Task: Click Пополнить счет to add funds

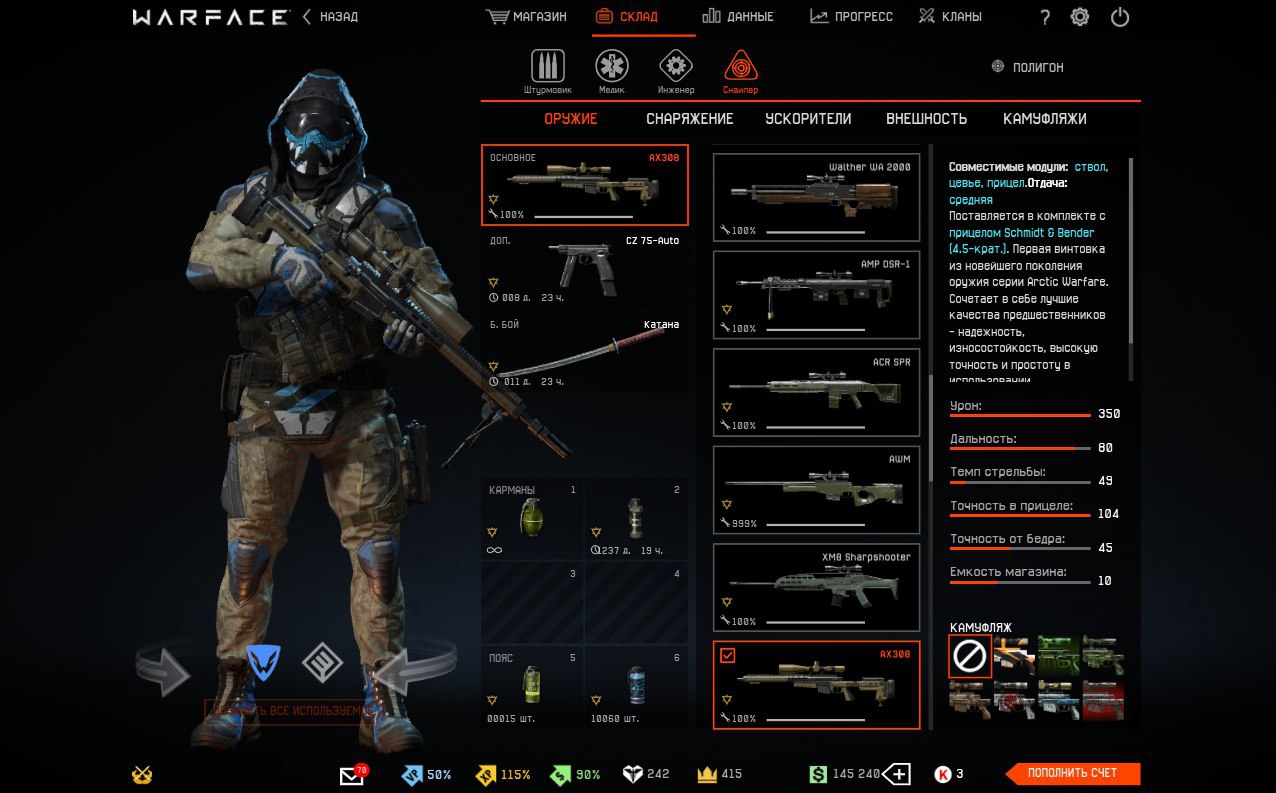Action: click(x=1072, y=773)
